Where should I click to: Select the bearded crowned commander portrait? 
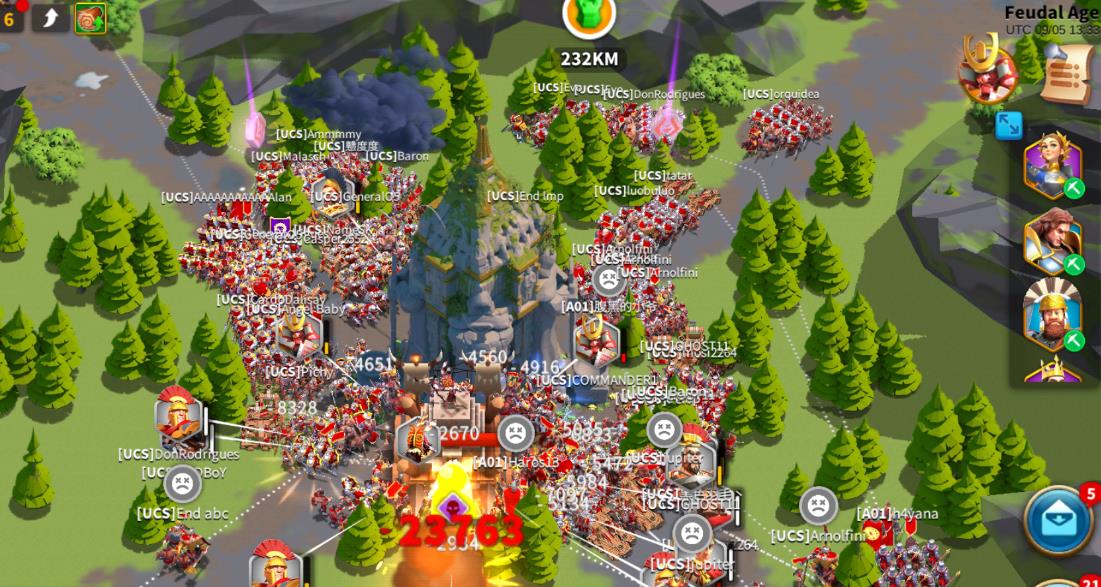point(1052,314)
